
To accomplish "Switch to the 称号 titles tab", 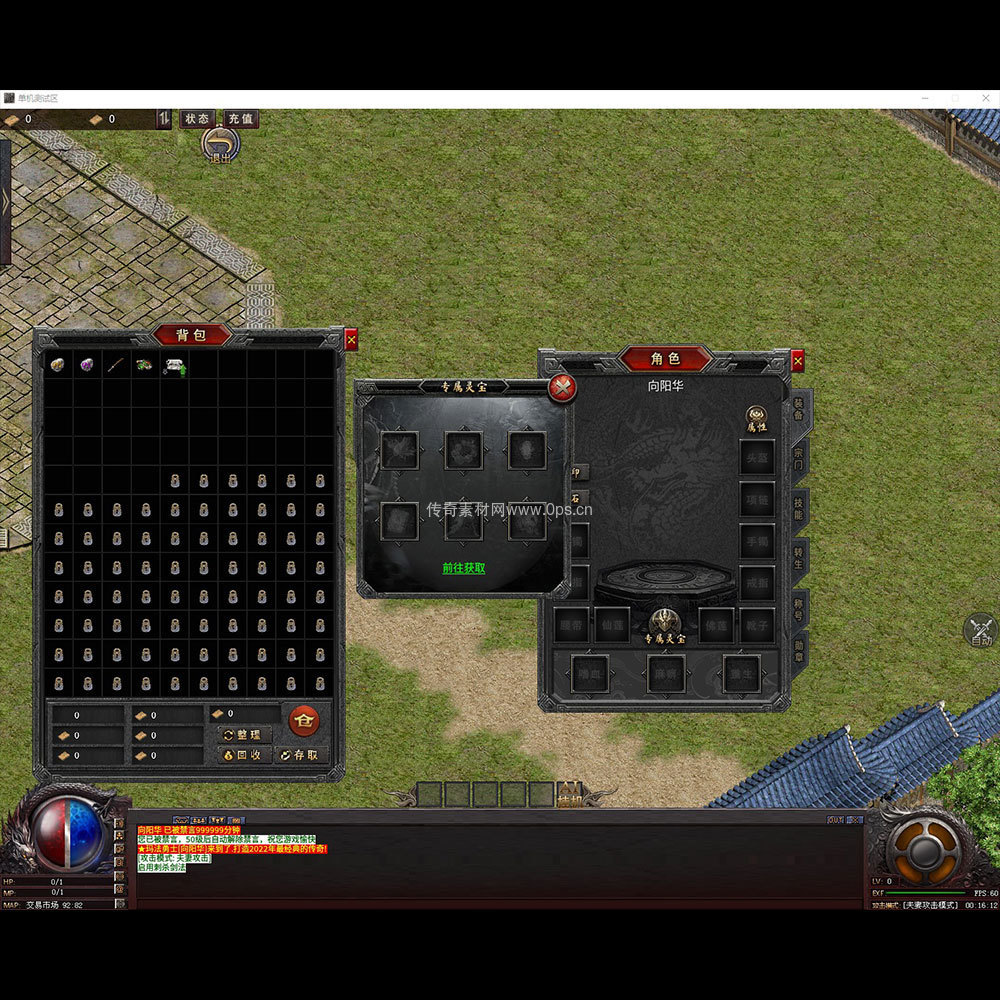I will [x=800, y=608].
